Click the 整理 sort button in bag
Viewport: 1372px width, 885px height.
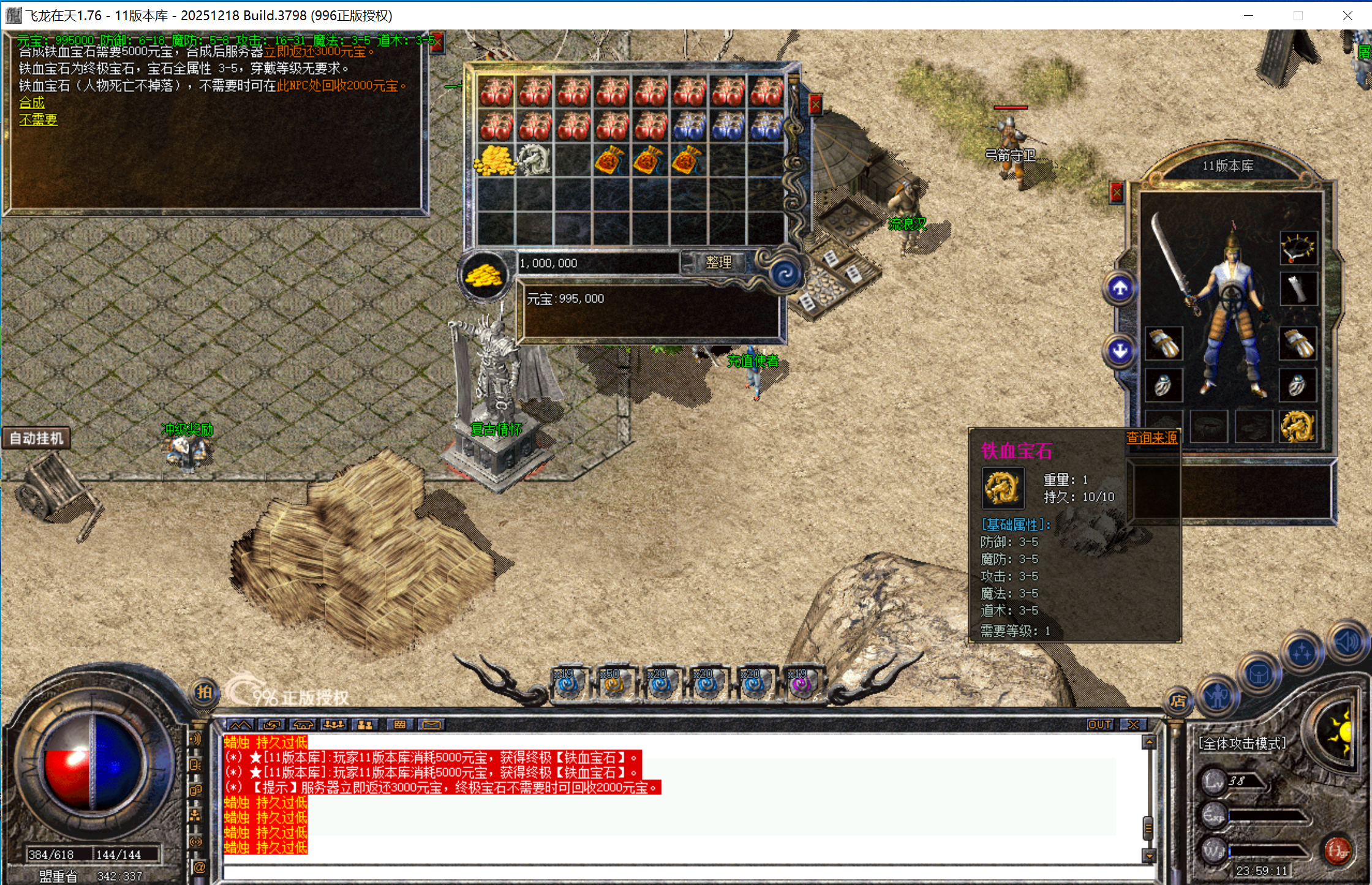[x=718, y=263]
